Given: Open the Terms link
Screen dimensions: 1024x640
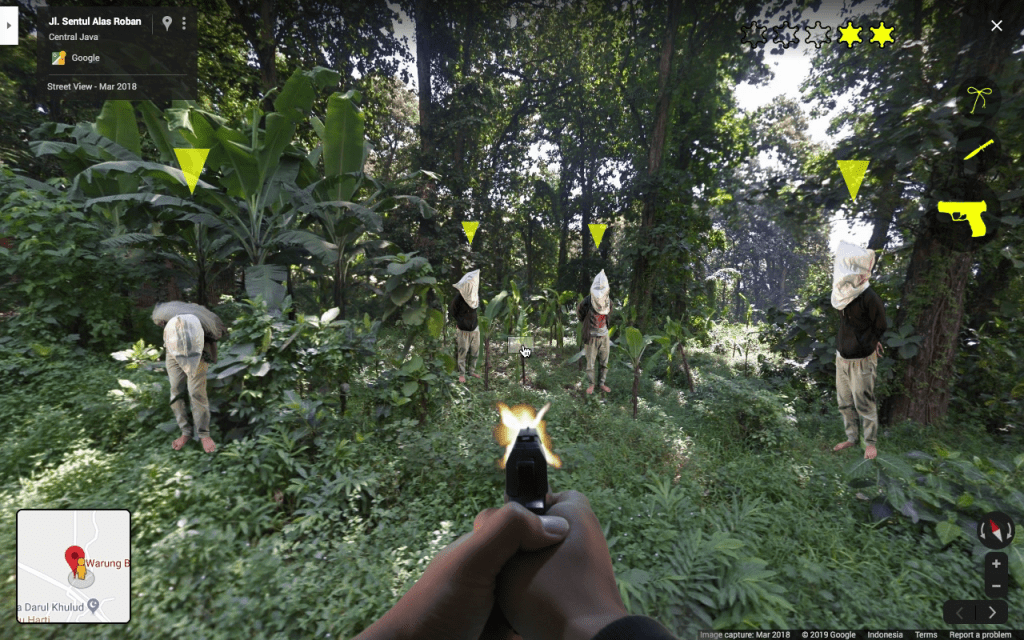Looking at the screenshot, I should (926, 635).
